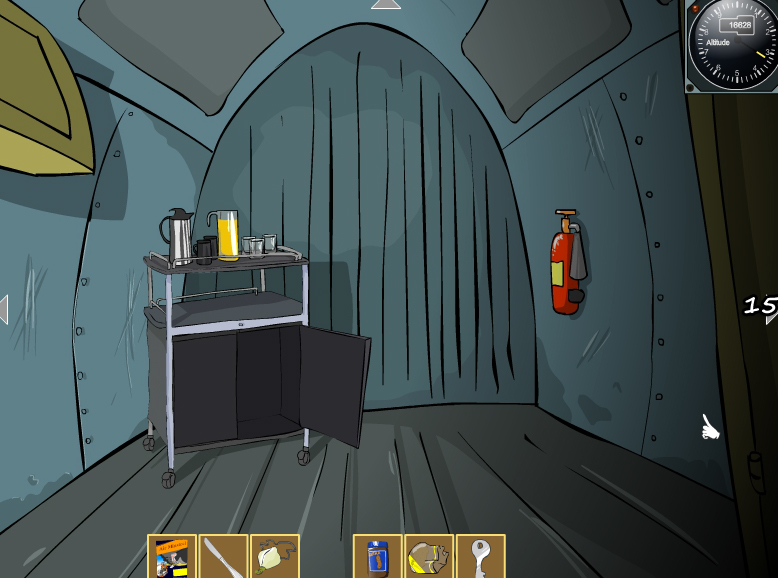Choose the white cloth bag item
The height and width of the screenshot is (578, 778).
274,557
